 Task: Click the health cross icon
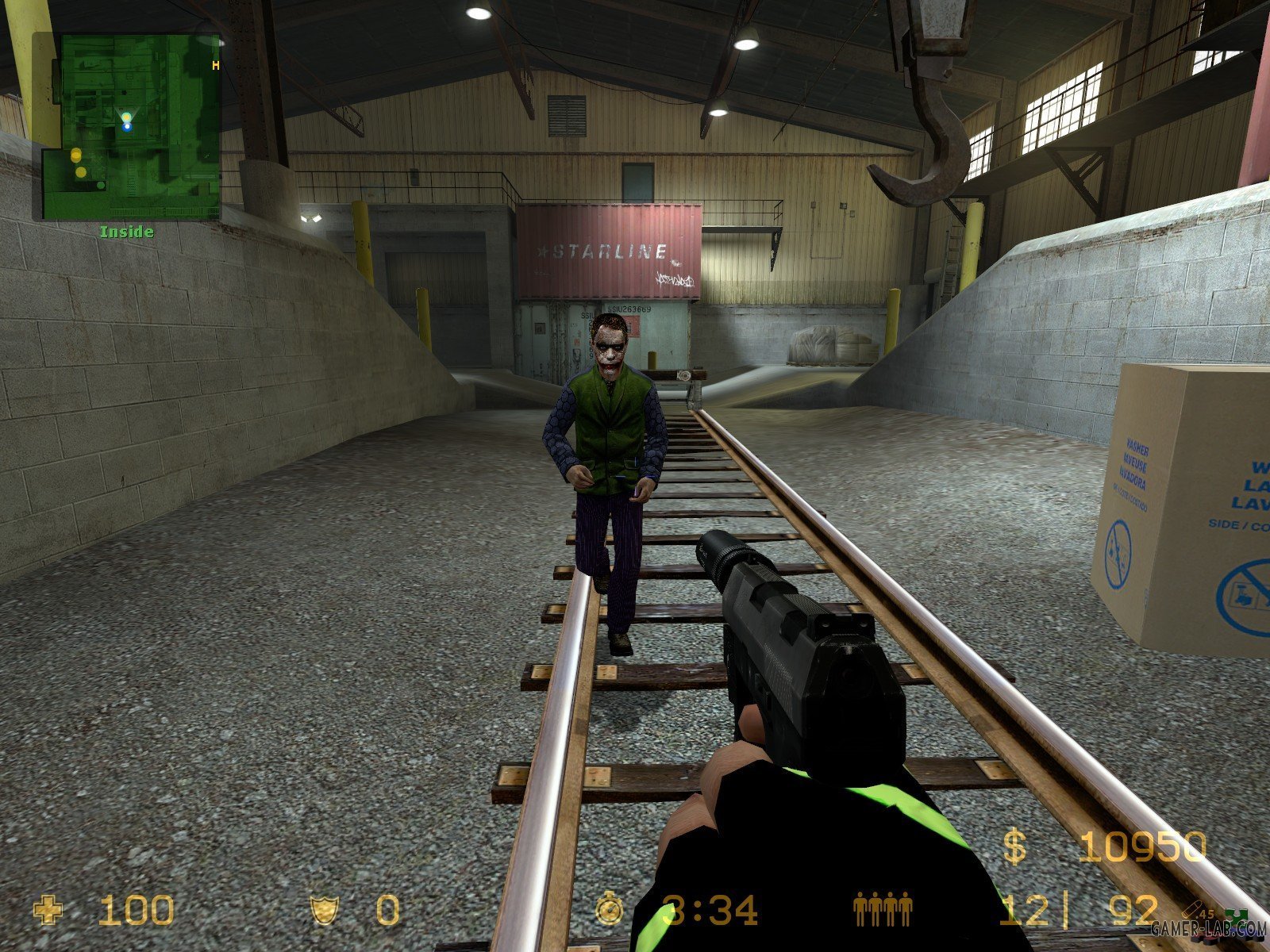point(49,910)
